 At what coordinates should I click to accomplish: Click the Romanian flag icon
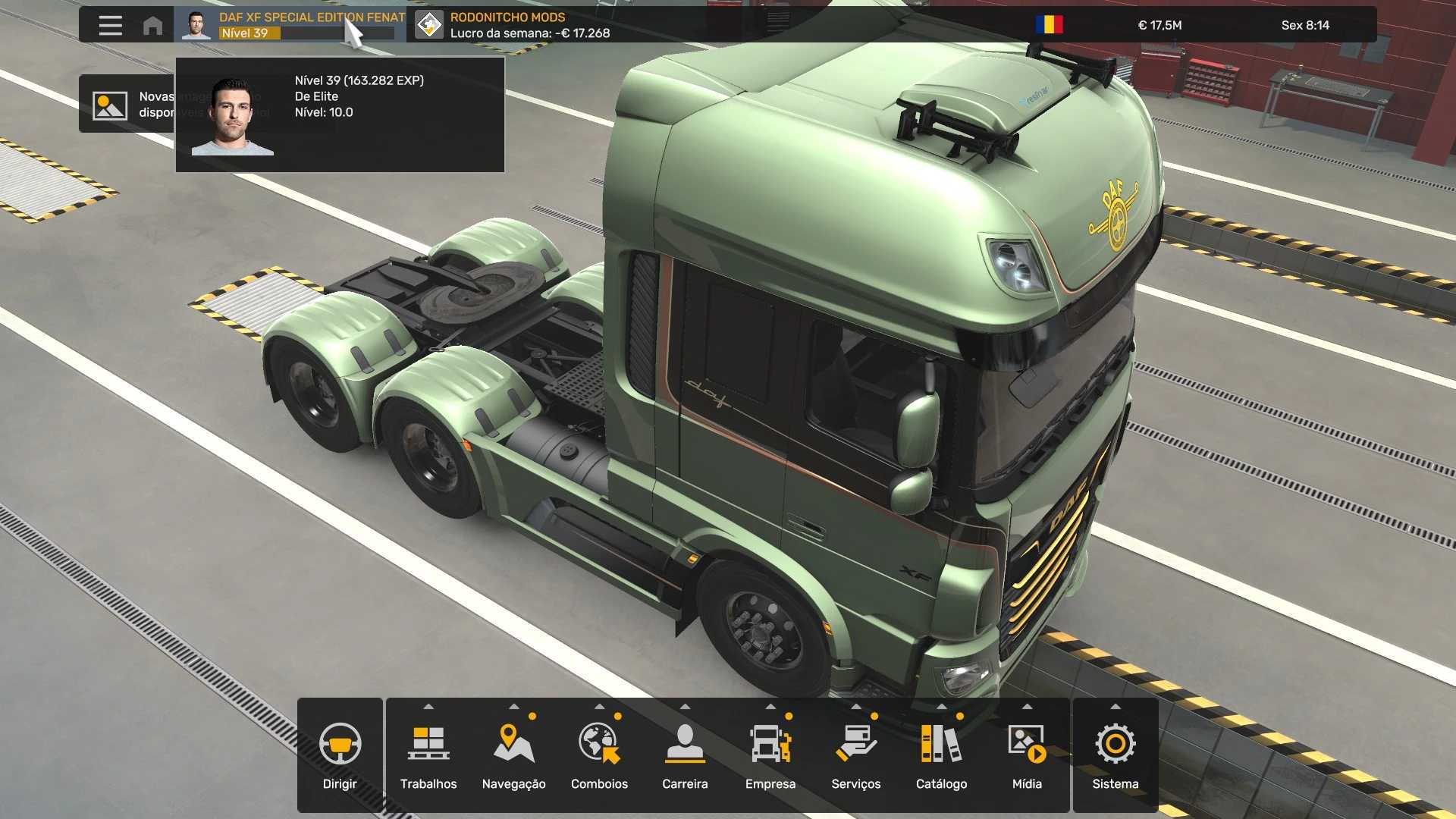(x=1049, y=25)
